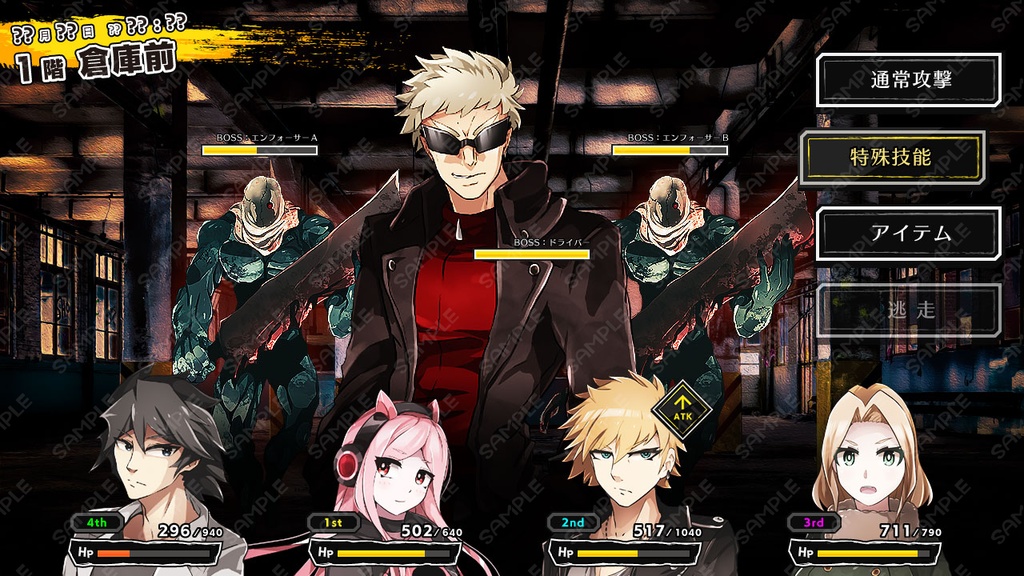This screenshot has width=1024, height=576.
Task: Select the アイテム item command
Action: (x=909, y=233)
